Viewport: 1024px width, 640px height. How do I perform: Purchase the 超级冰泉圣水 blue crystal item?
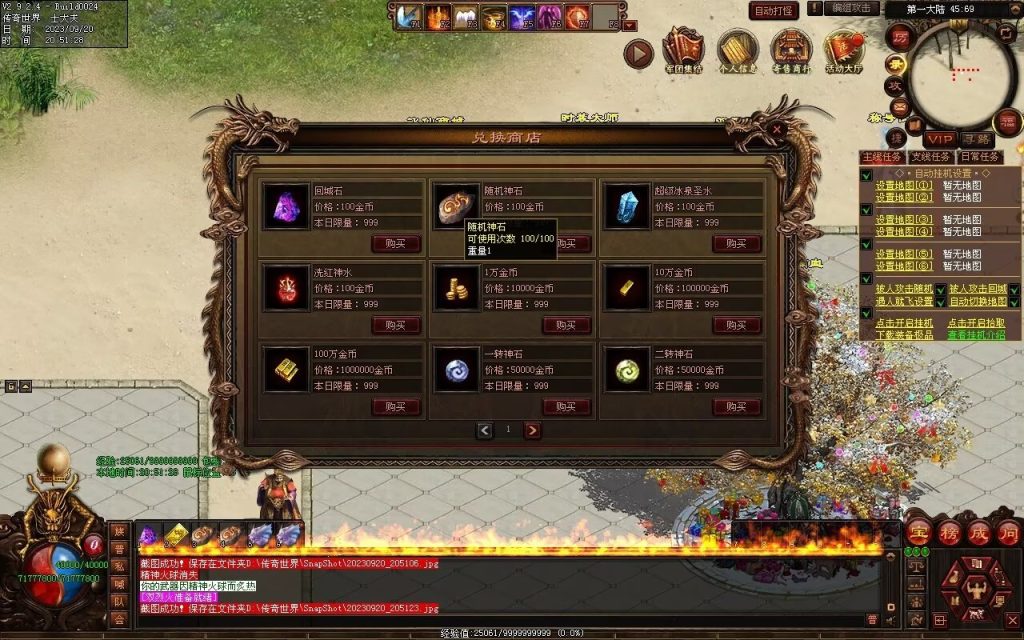coord(736,243)
